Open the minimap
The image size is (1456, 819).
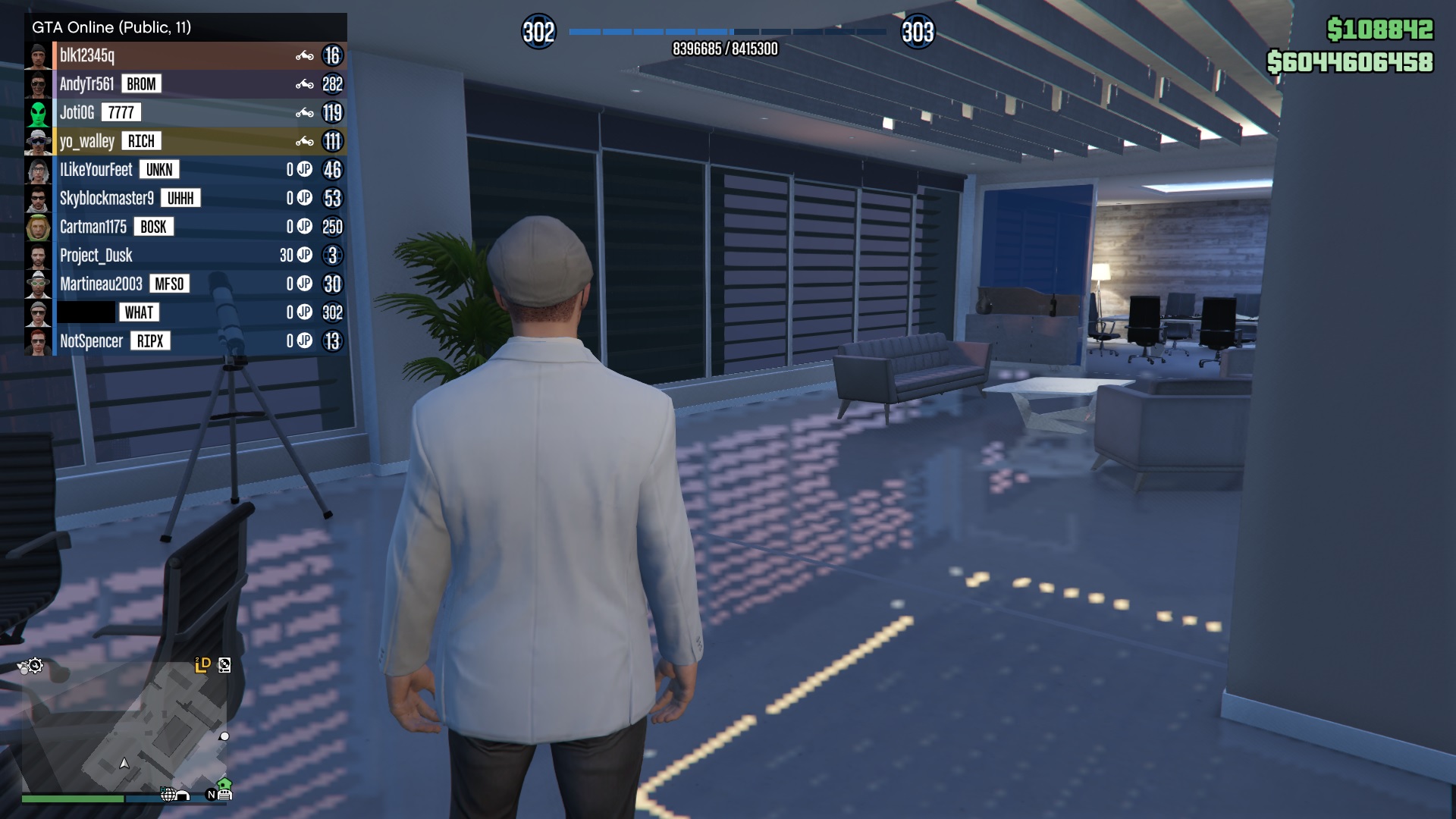(x=125, y=728)
